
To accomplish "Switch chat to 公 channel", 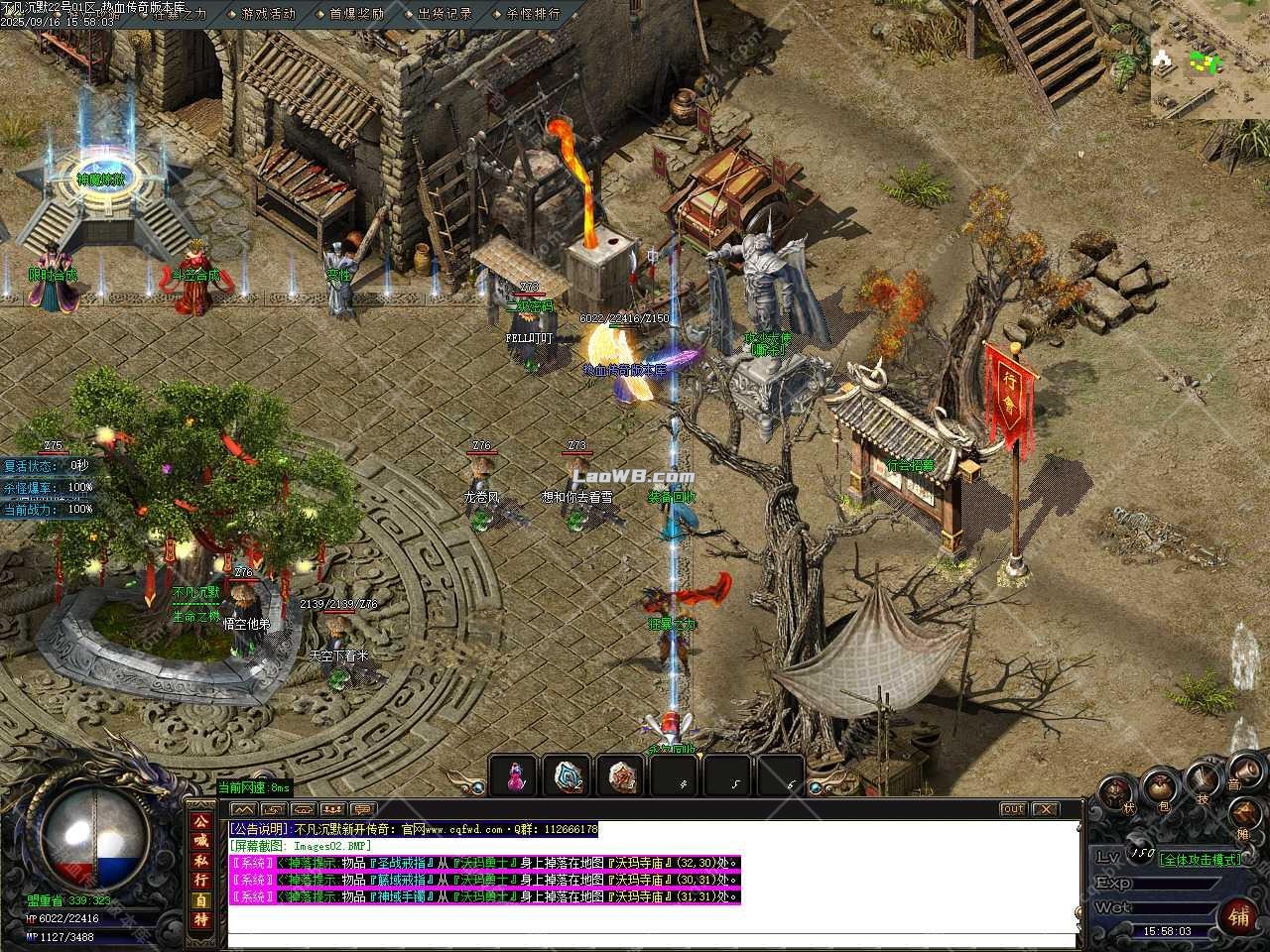I will click(x=201, y=822).
